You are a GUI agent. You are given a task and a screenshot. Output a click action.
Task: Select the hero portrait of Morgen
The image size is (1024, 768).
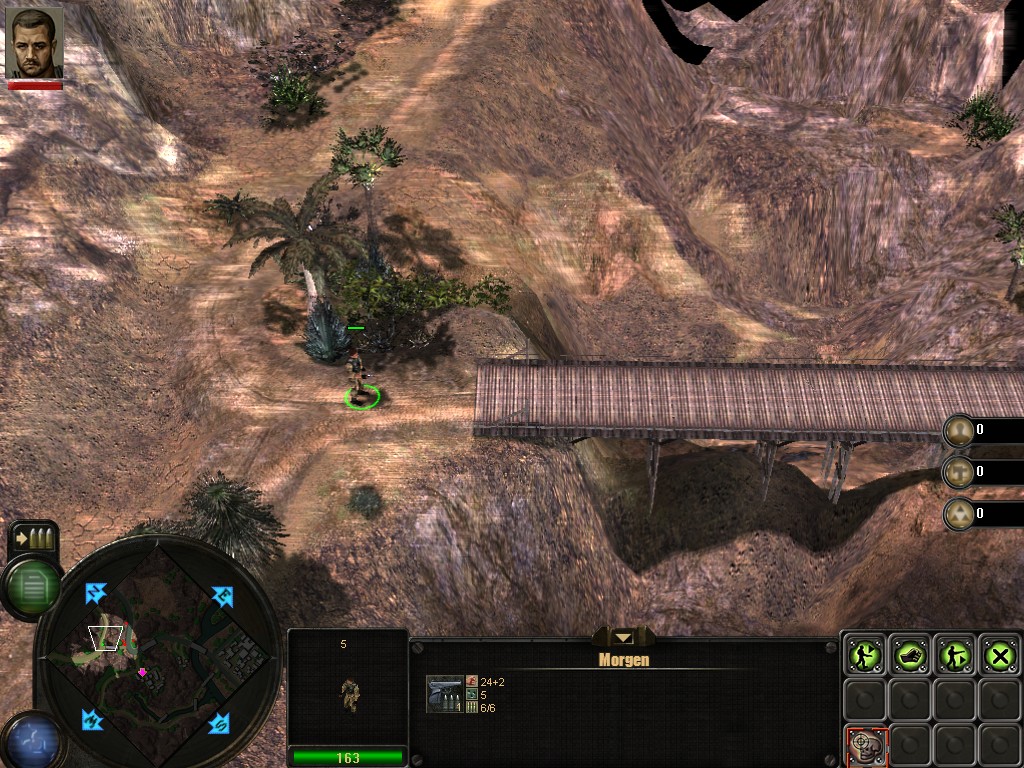tap(34, 44)
